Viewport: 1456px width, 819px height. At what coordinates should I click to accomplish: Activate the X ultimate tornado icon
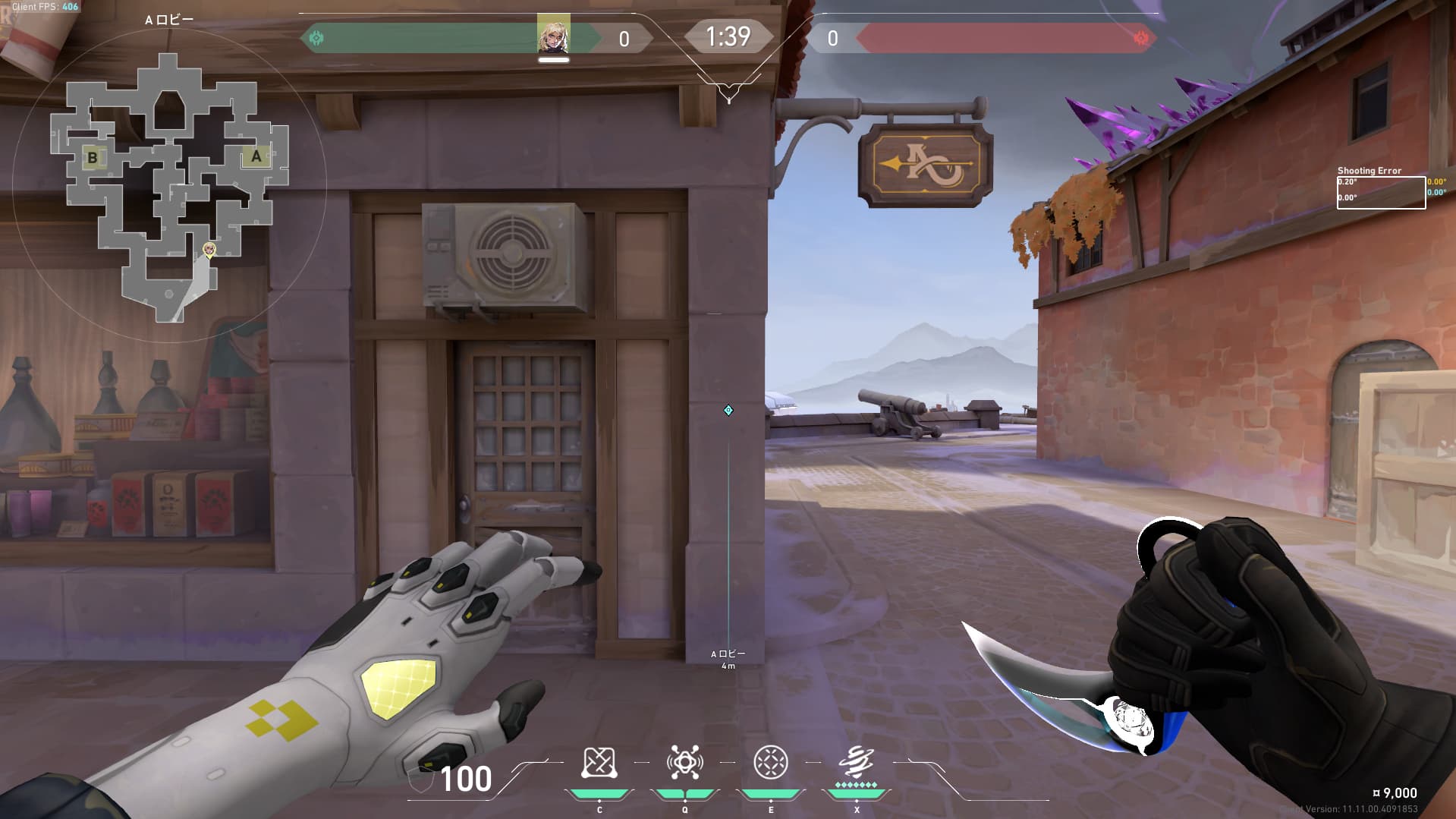[856, 761]
